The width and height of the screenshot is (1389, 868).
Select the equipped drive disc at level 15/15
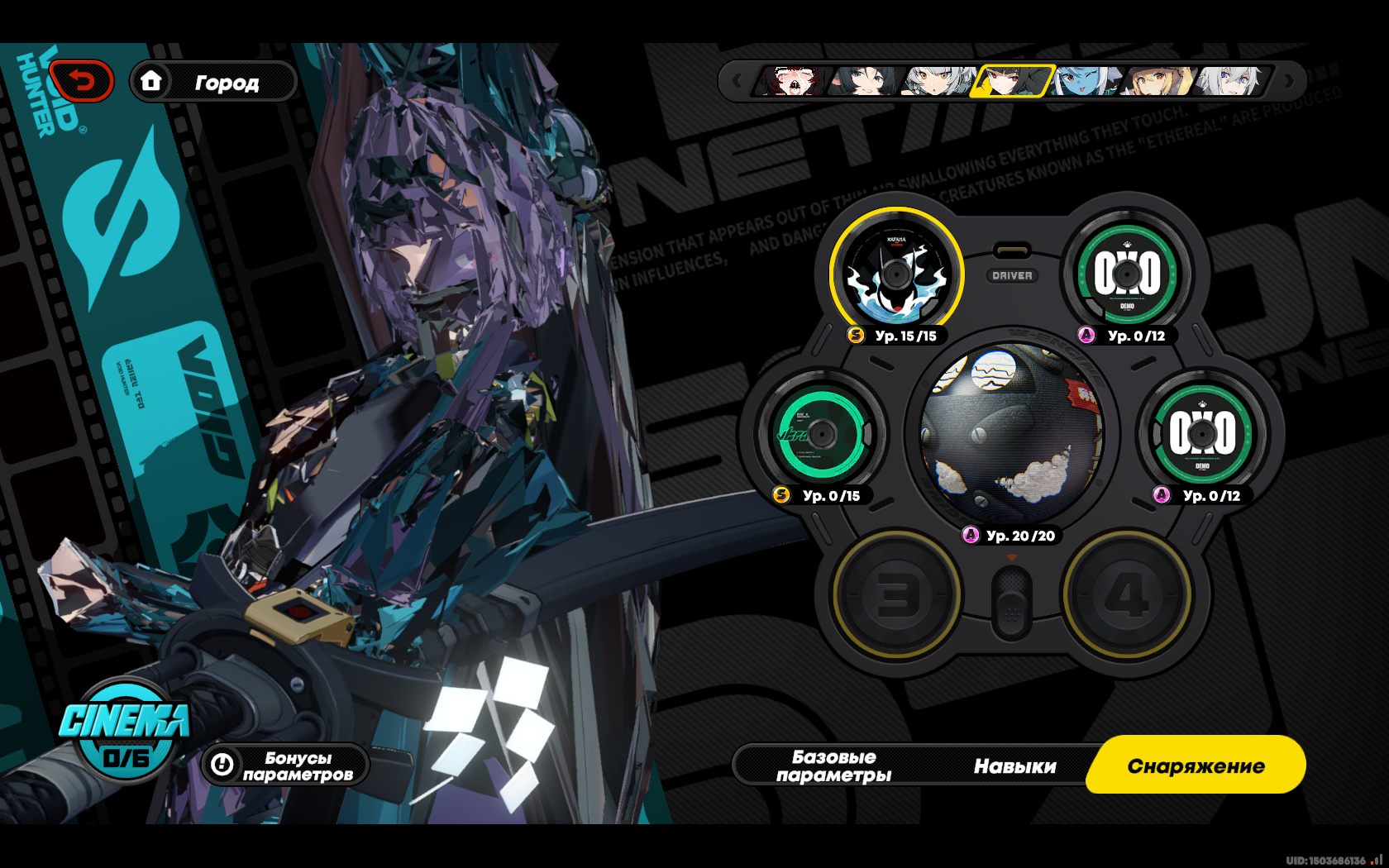tap(896, 274)
